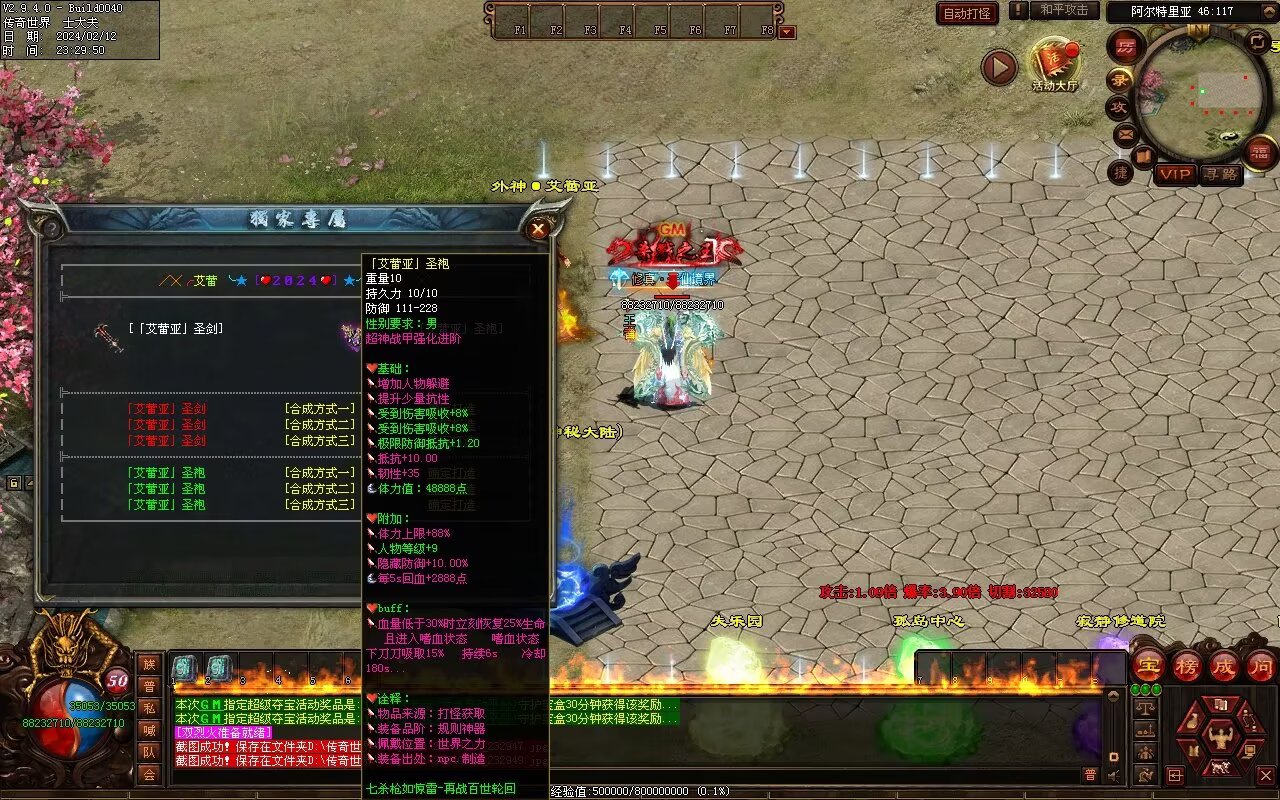The width and height of the screenshot is (1280, 800).
Task: Toggle the 自动打怪 auto-fight button
Action: point(967,13)
